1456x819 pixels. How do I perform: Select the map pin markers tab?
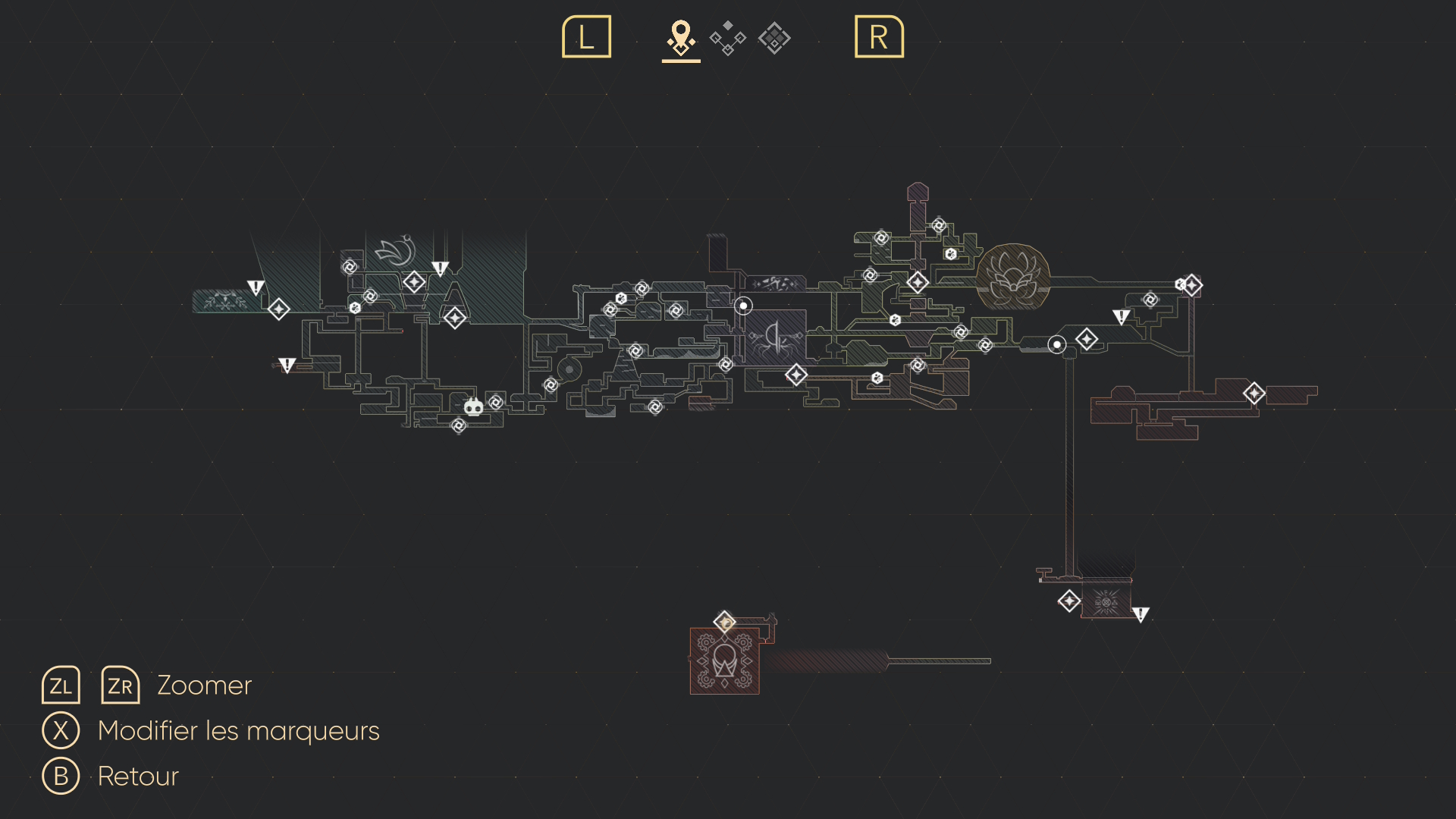pyautogui.click(x=681, y=38)
